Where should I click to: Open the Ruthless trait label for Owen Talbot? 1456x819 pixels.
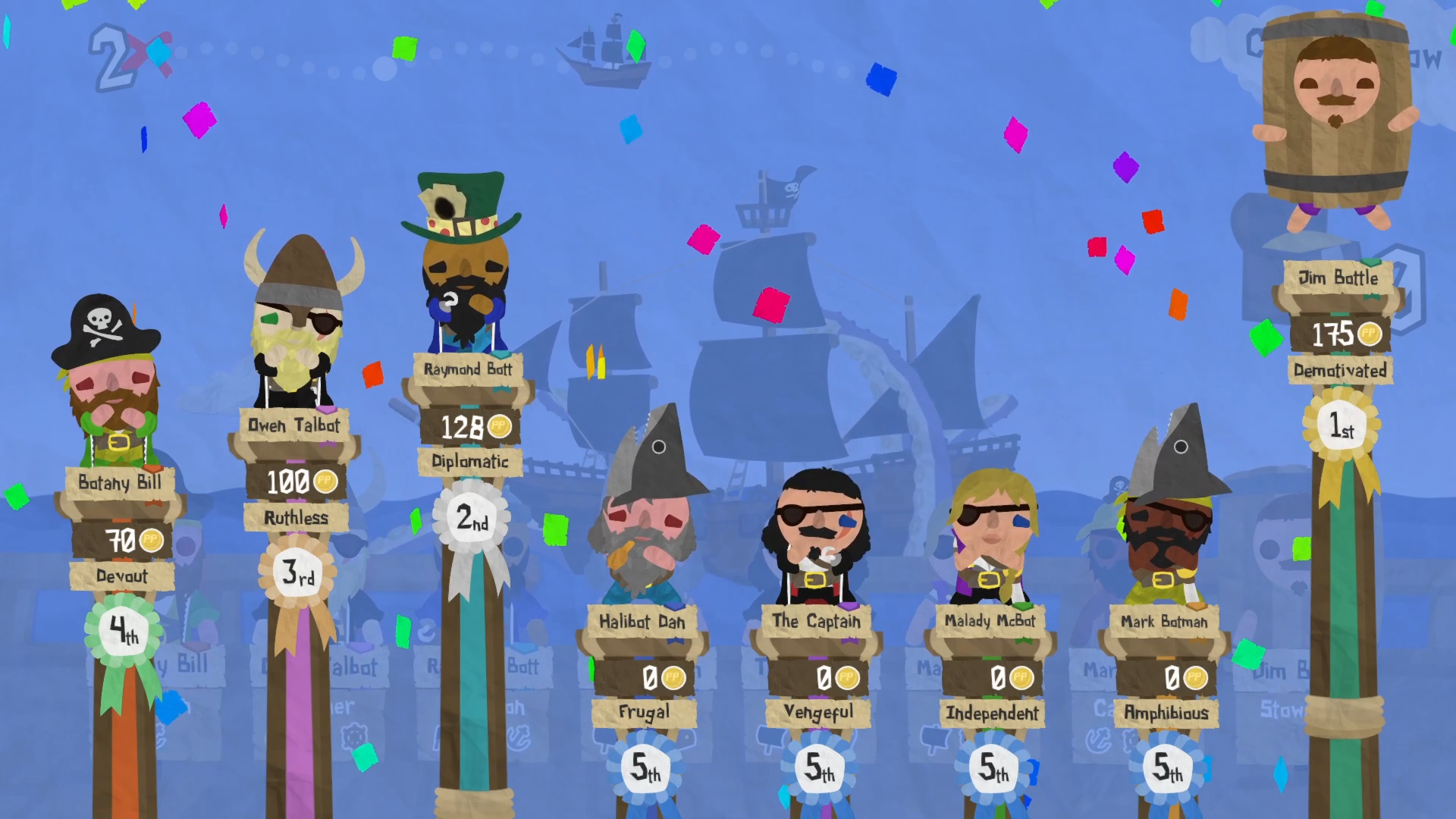pyautogui.click(x=297, y=518)
